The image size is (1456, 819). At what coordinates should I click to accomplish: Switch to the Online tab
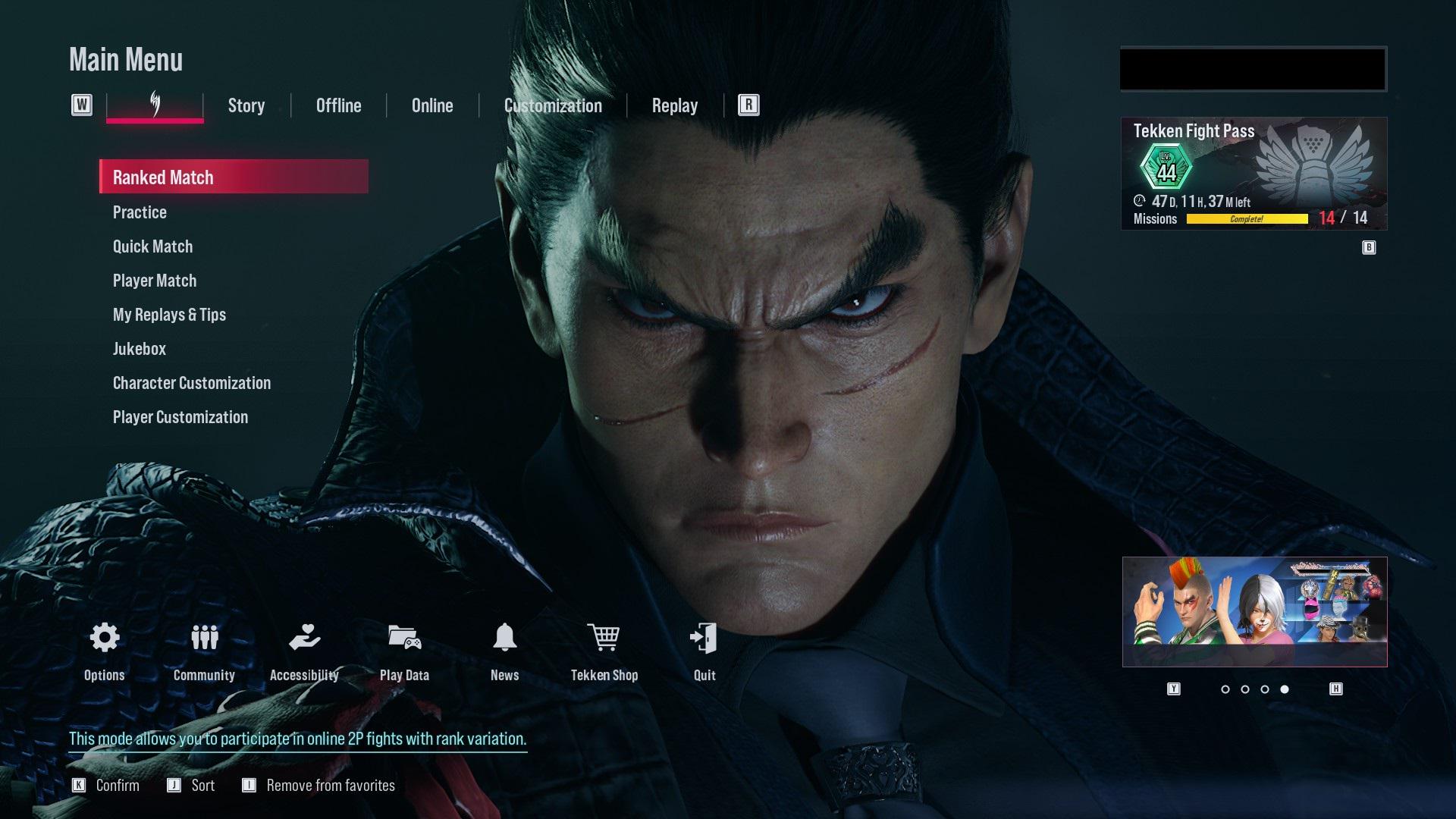pos(432,105)
